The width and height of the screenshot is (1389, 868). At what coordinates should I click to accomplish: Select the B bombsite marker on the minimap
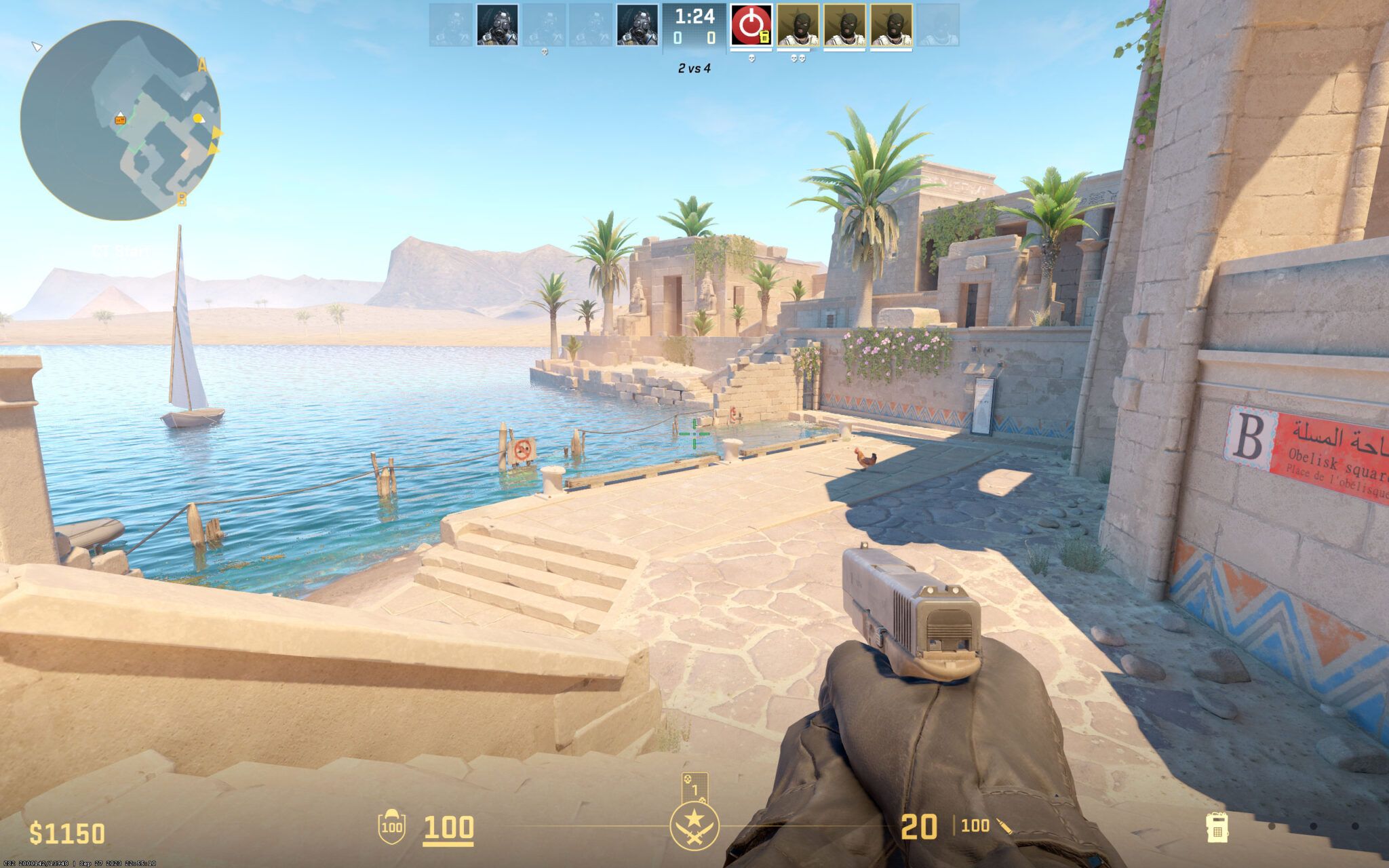tap(182, 199)
